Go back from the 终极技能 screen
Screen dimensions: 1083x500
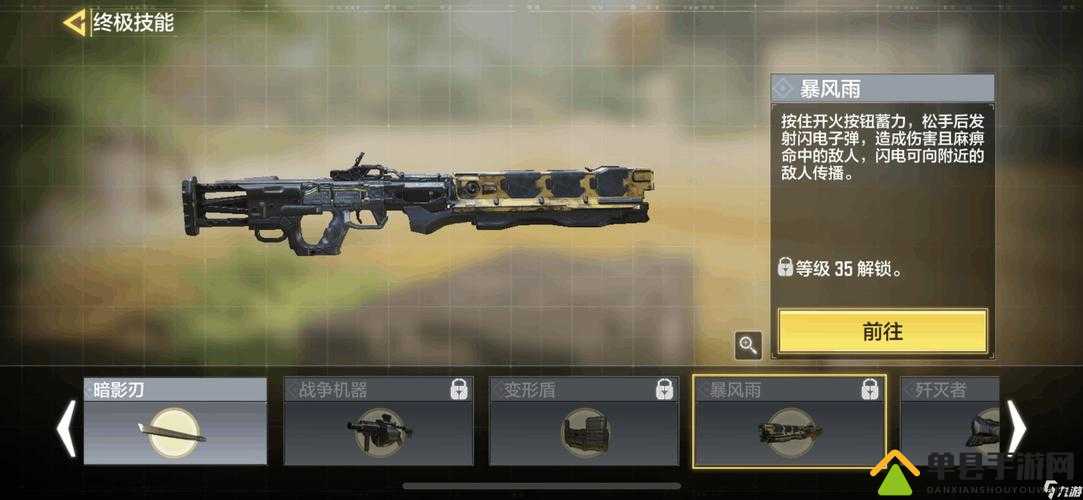pyautogui.click(x=74, y=23)
